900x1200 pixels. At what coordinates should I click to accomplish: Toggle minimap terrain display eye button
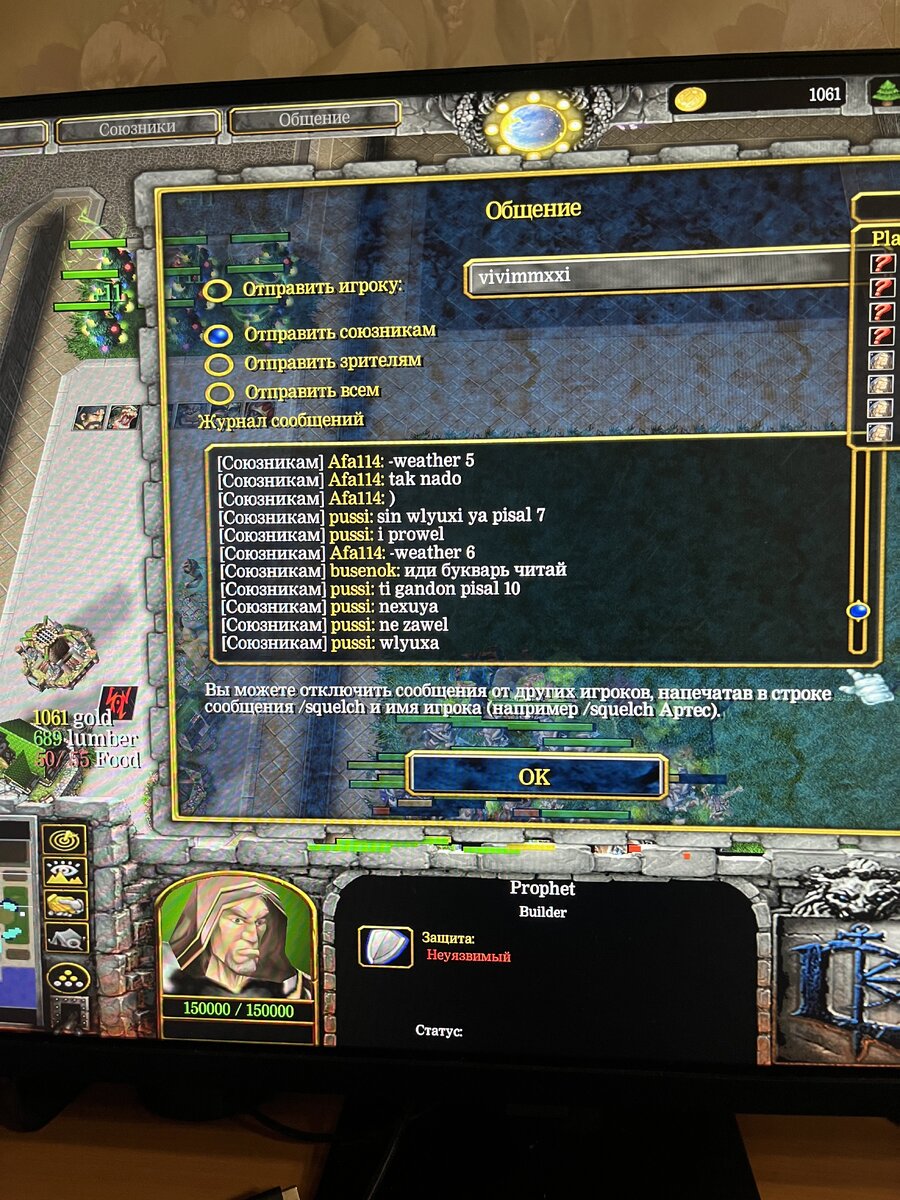coord(65,873)
